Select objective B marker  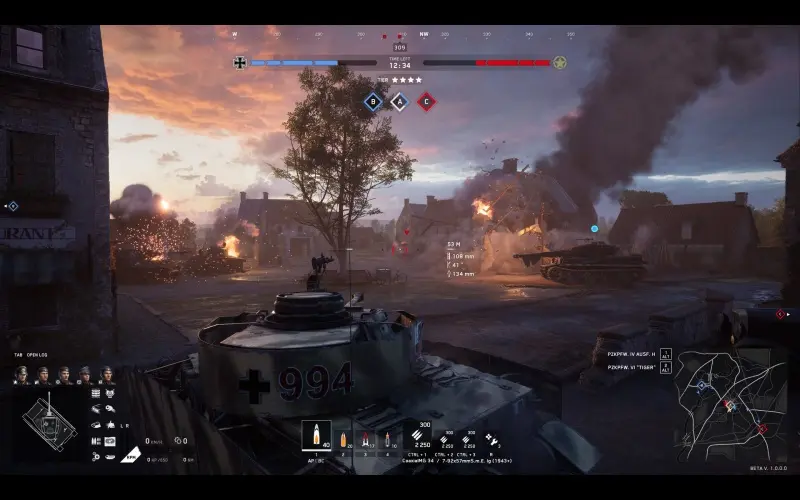pos(373,101)
